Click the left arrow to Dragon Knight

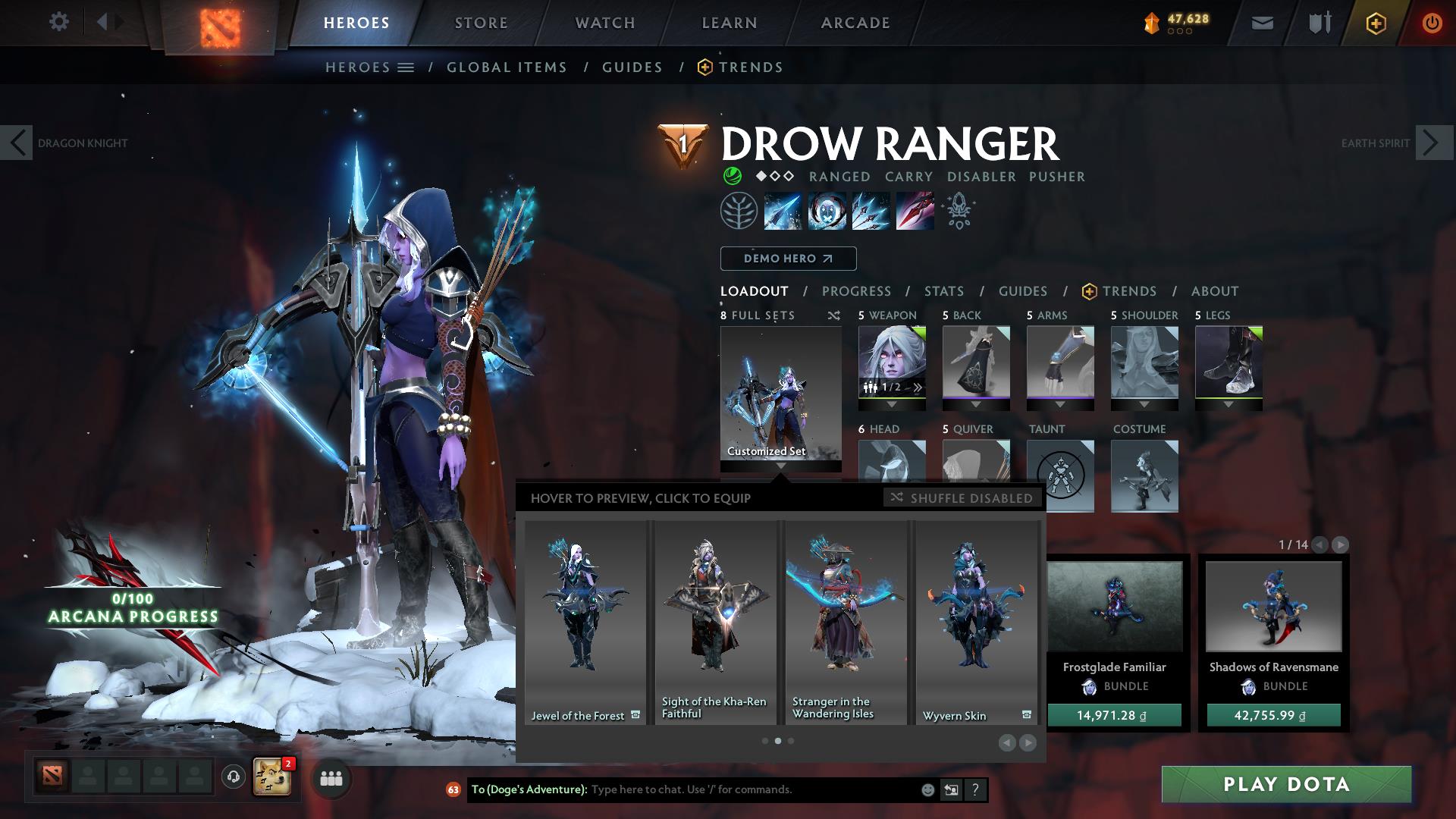coord(17,143)
